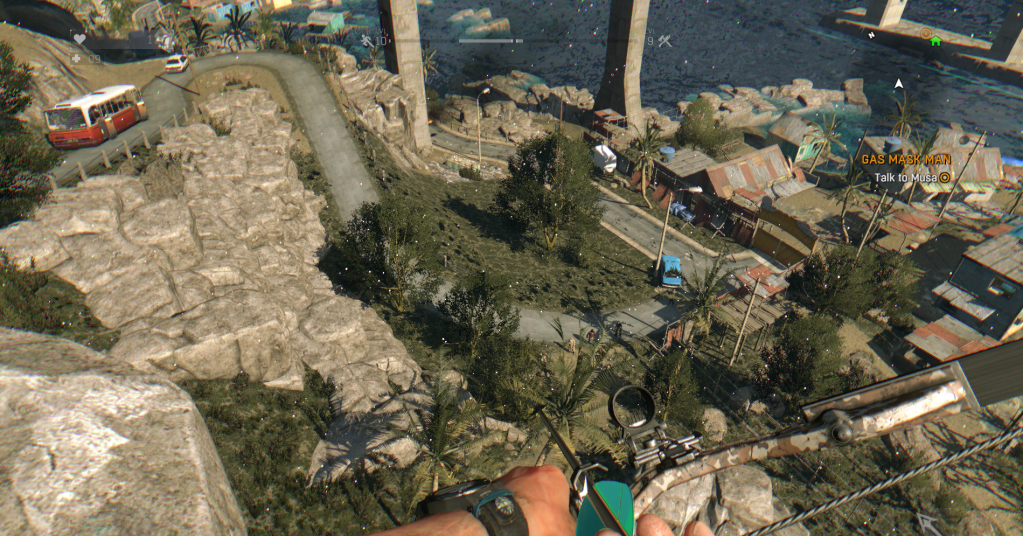Select the orange quest marker on minimap

click(x=926, y=33)
